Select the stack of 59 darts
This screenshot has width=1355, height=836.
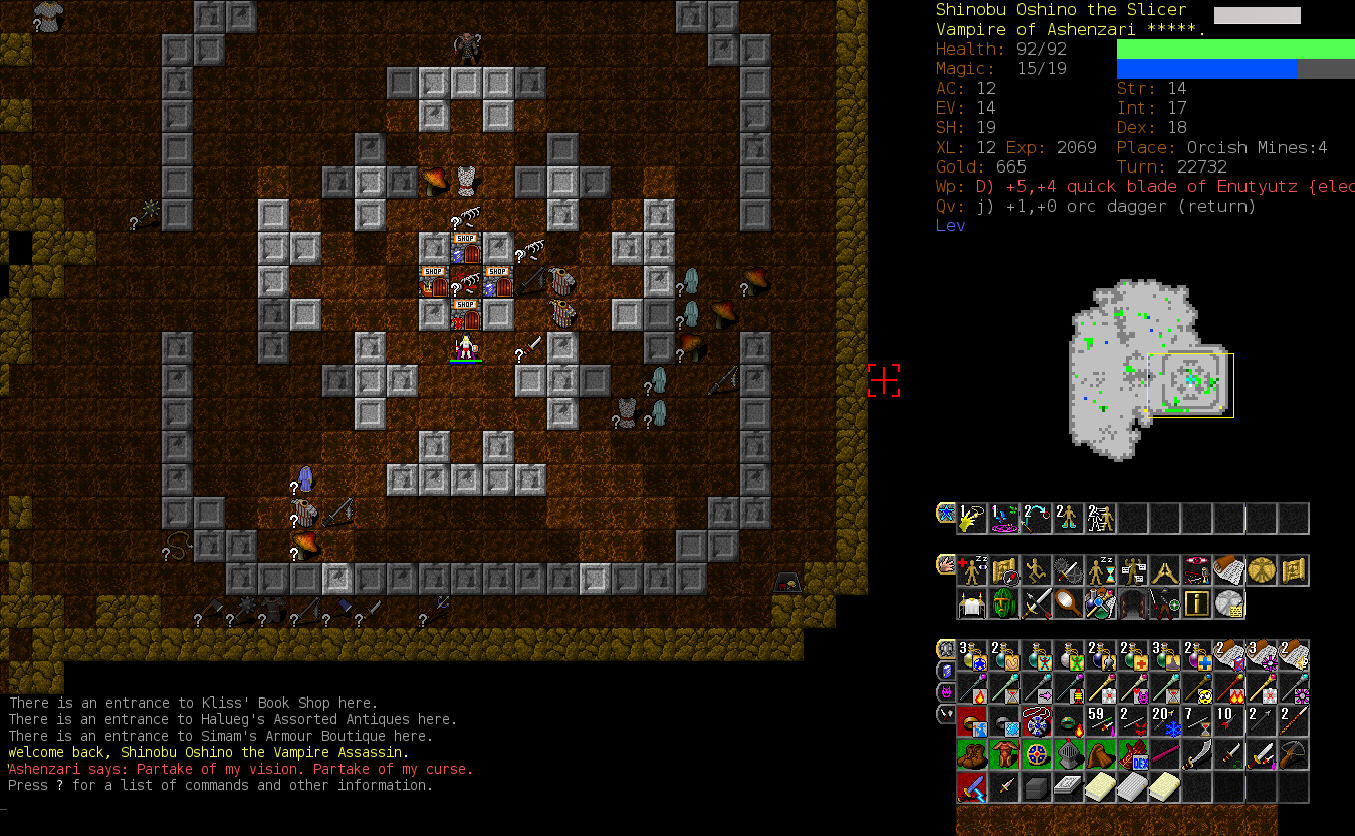[1100, 722]
